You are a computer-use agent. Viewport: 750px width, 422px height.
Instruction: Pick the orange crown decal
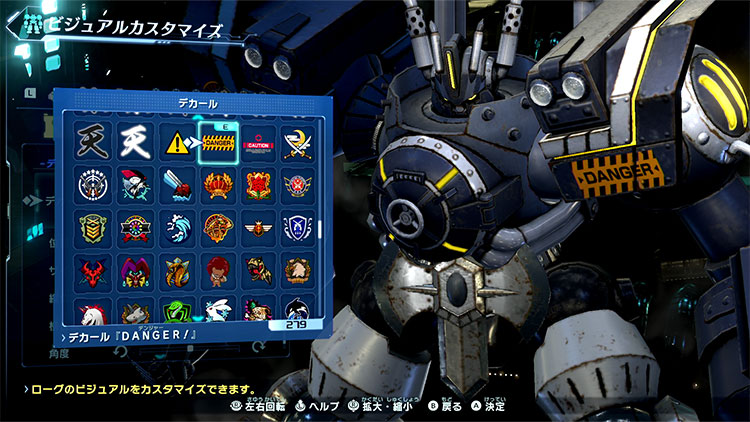[x=216, y=186]
